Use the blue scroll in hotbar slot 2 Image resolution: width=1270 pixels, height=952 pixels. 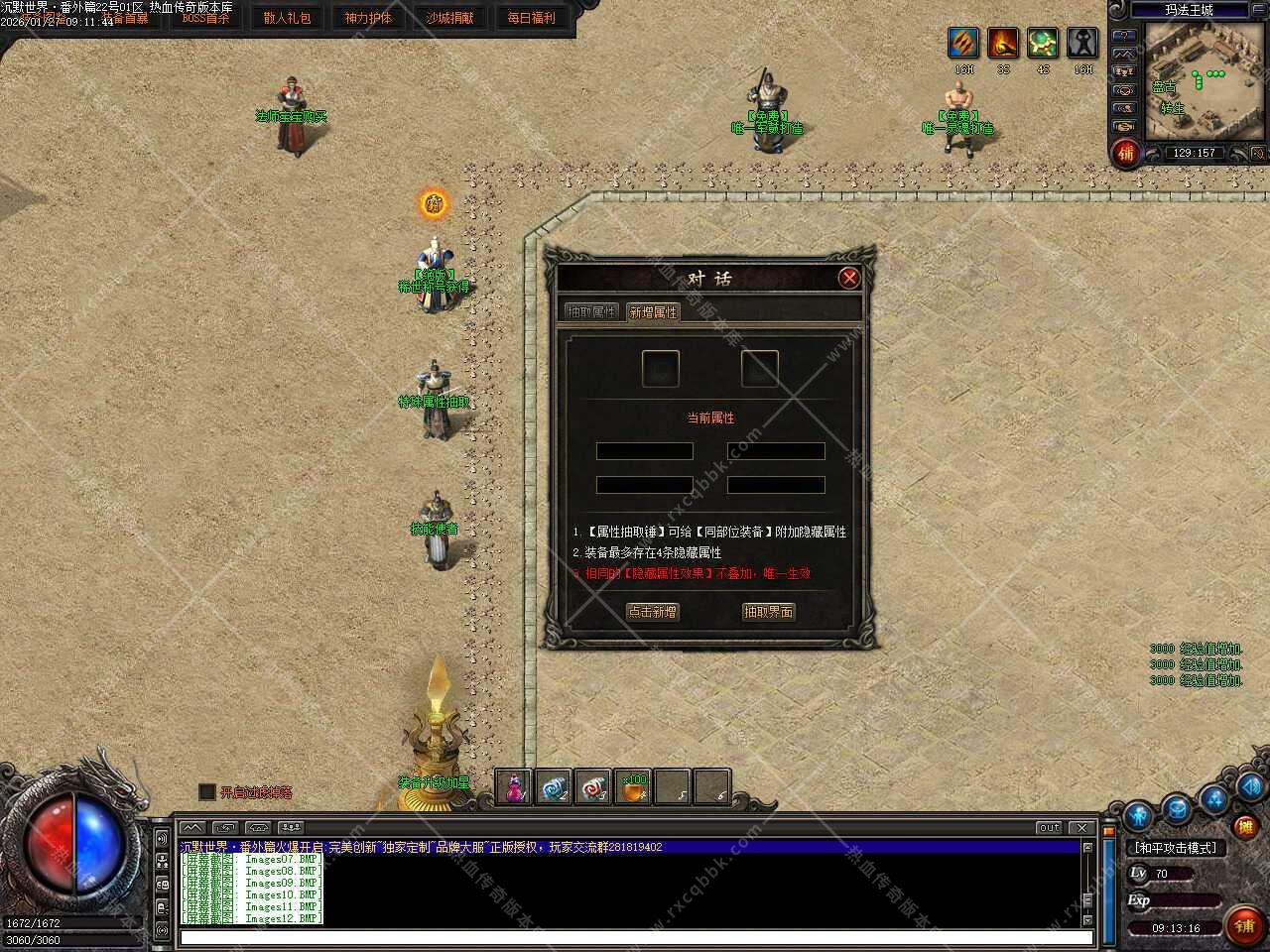[554, 787]
